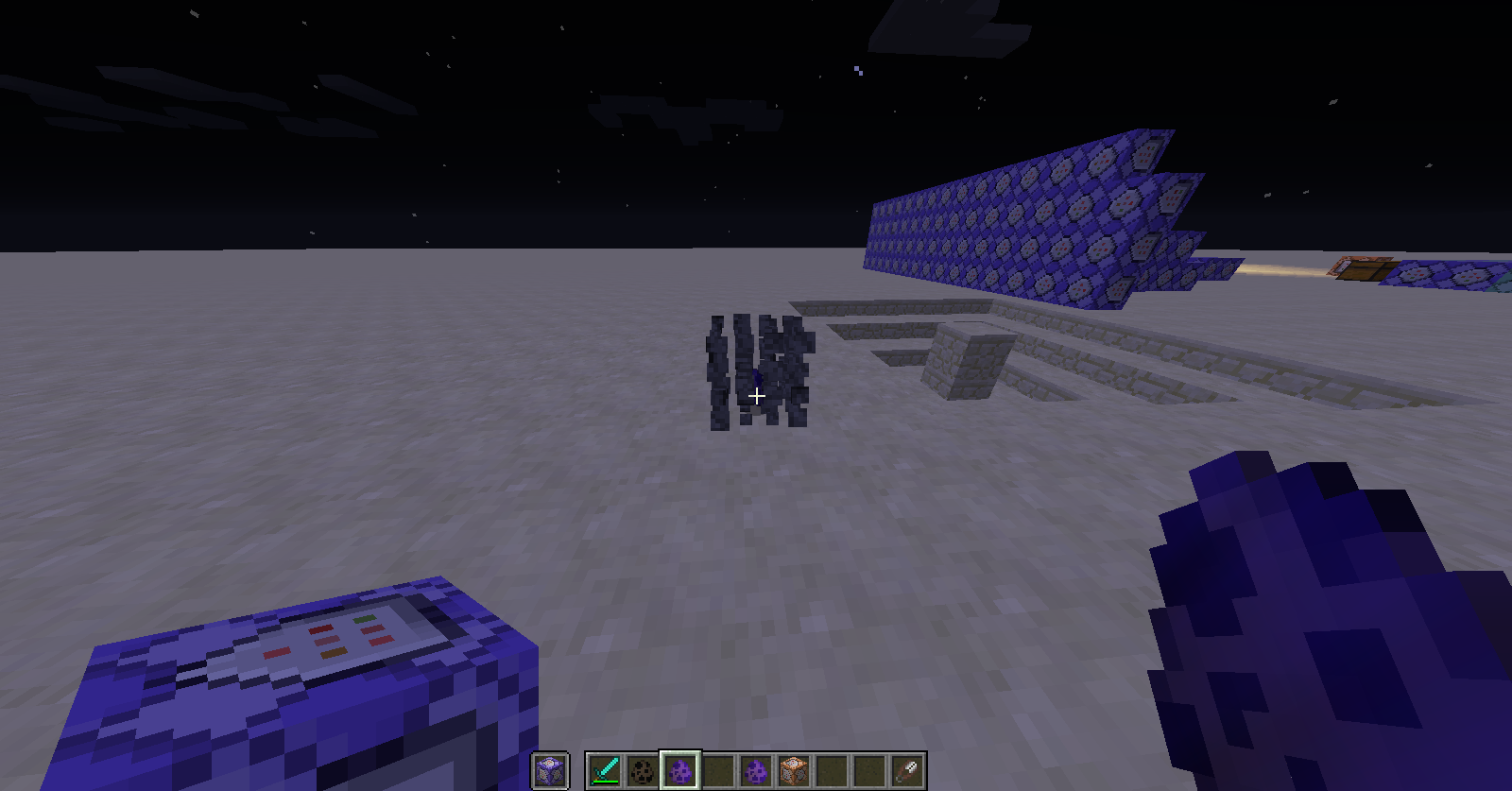The image size is (1512, 791).
Task: Select the lead in the last hotbar slot
Action: tap(905, 770)
